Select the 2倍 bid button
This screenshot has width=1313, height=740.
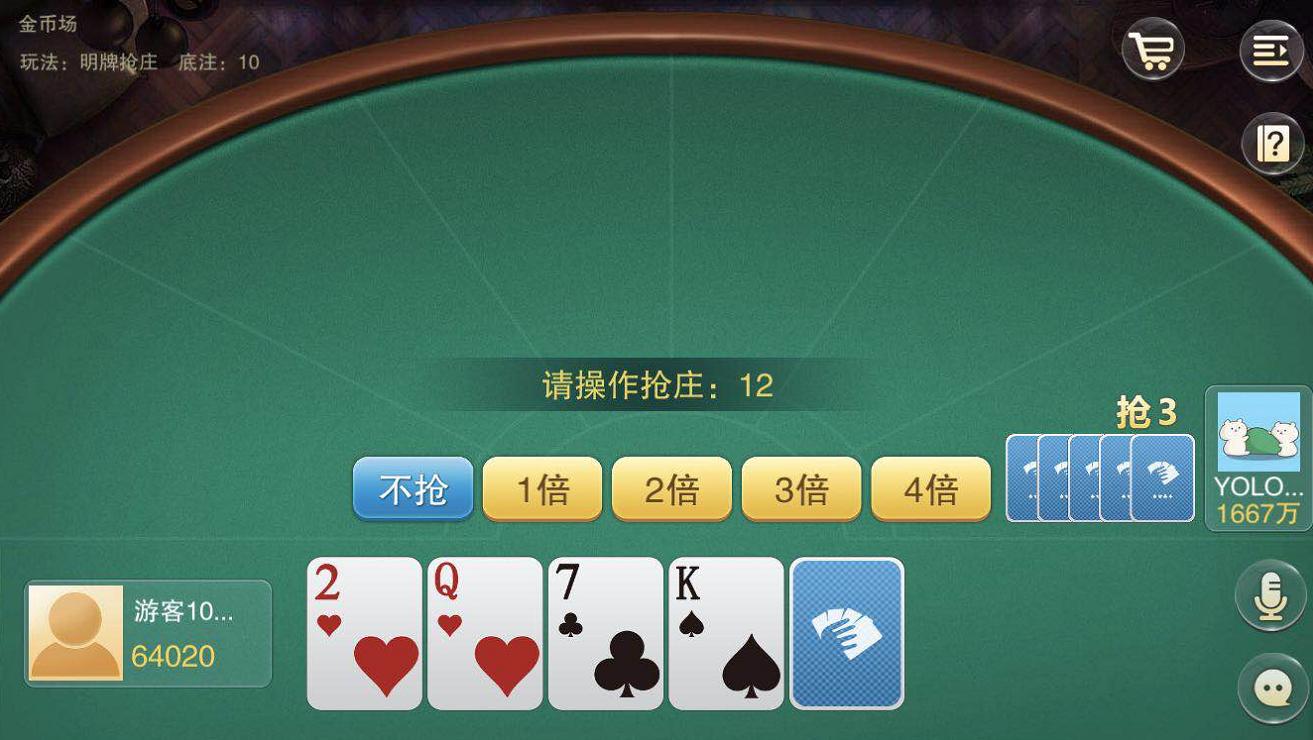670,489
